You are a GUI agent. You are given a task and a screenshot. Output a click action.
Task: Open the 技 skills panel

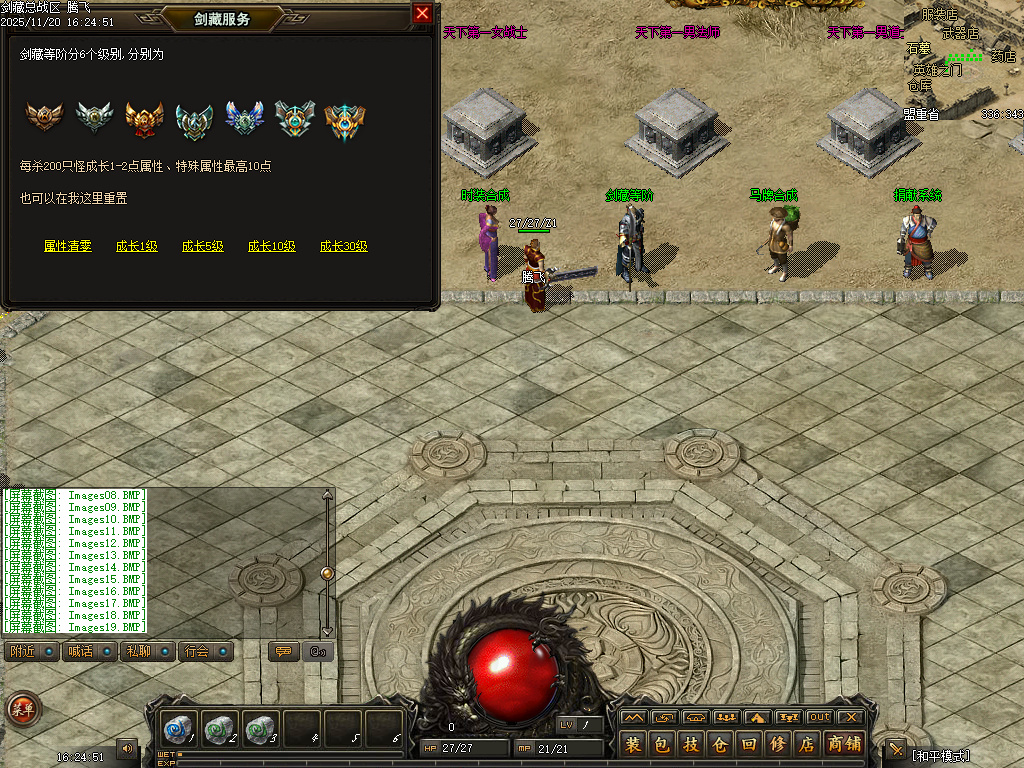pyautogui.click(x=691, y=744)
